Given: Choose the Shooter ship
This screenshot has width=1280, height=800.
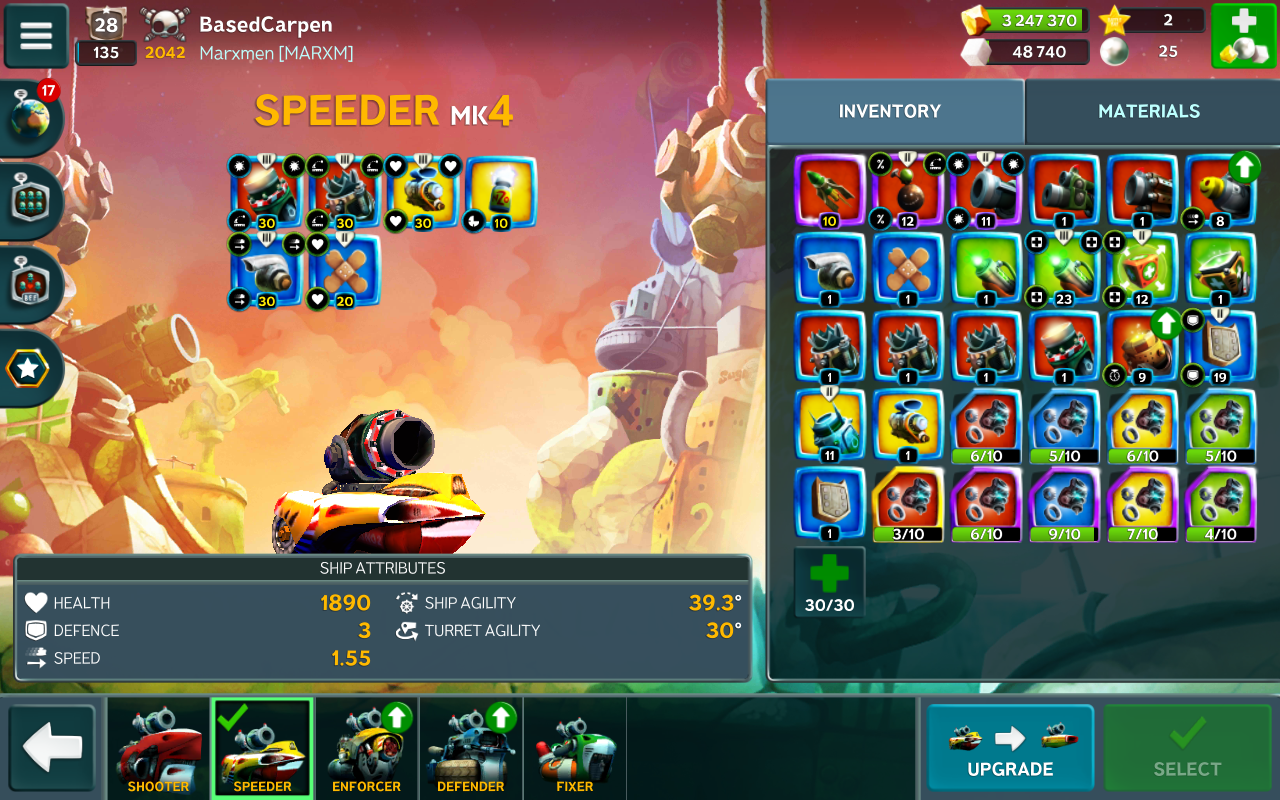Looking at the screenshot, I should [x=158, y=749].
